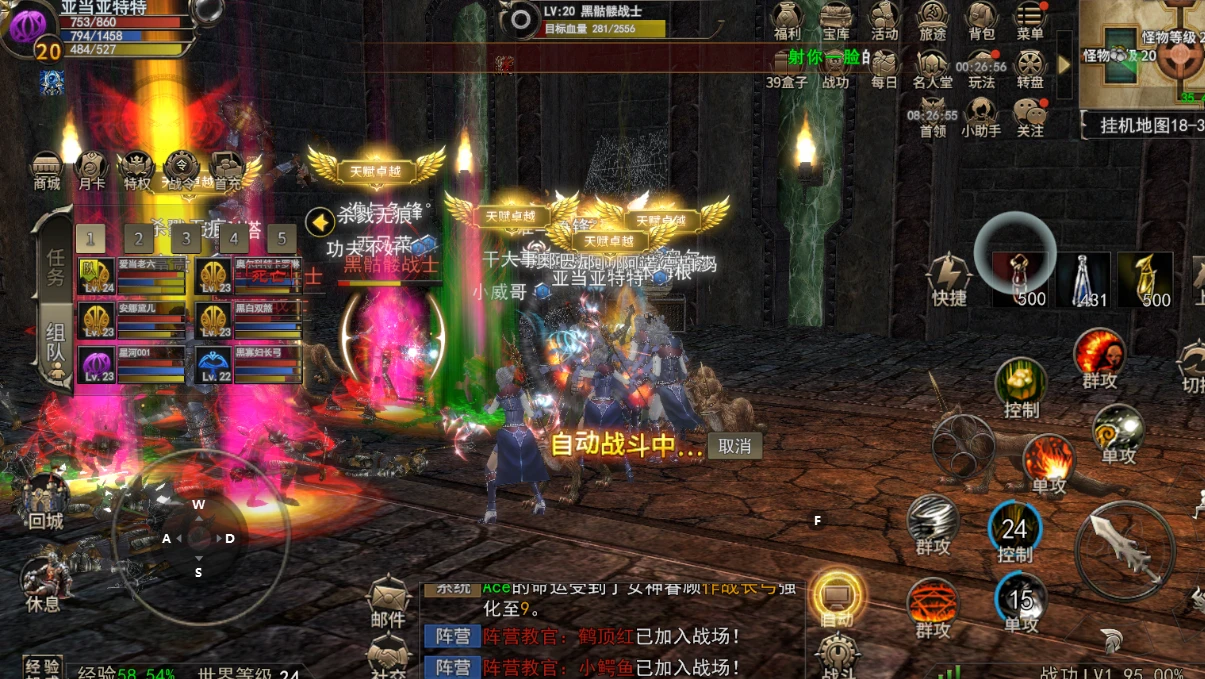The width and height of the screenshot is (1205, 679).
Task: Use the red potion slot
Action: point(1018,279)
